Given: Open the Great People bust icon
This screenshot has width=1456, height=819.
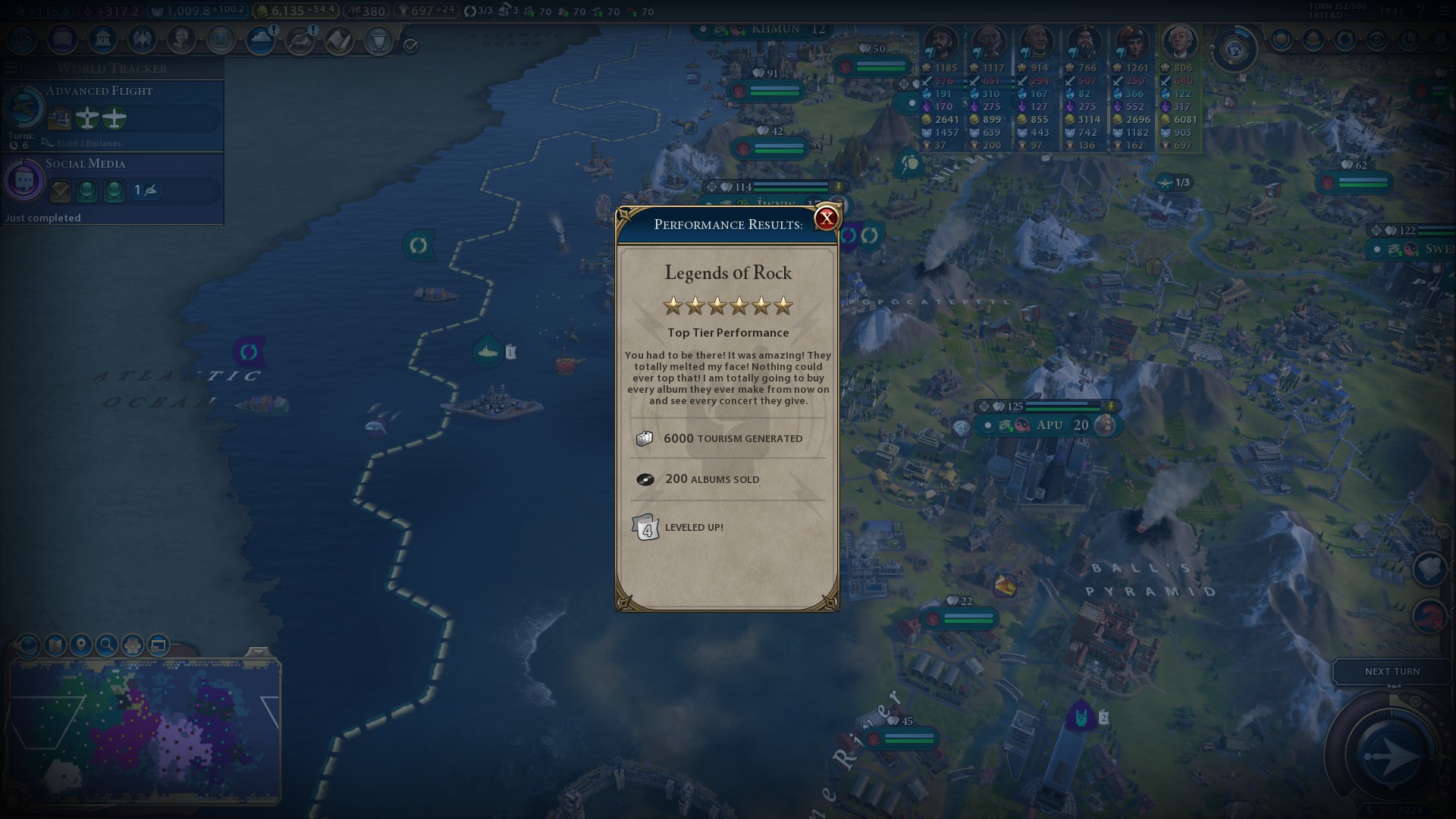Looking at the screenshot, I should 181,39.
